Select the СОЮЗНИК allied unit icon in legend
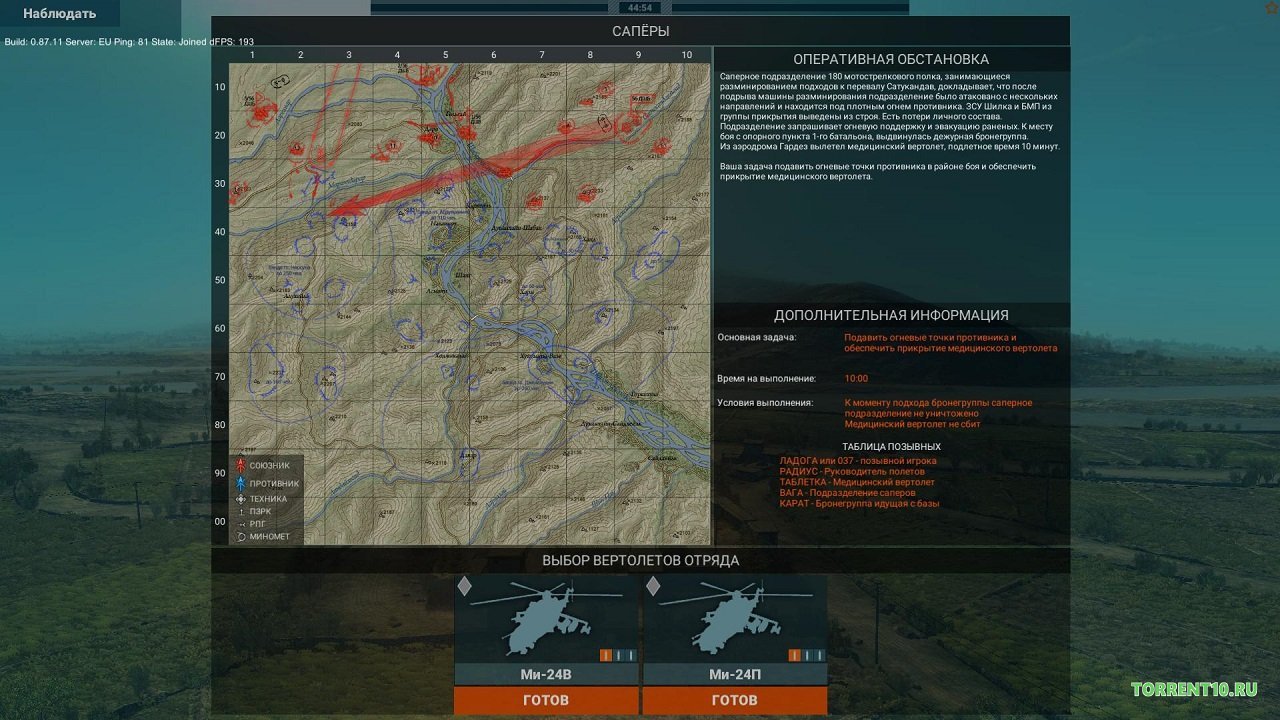The width and height of the screenshot is (1280, 720). tap(241, 465)
